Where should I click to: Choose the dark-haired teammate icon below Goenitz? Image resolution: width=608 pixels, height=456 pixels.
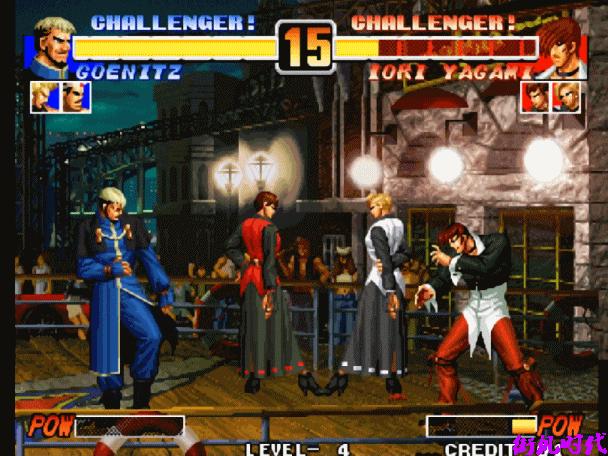pos(72,96)
